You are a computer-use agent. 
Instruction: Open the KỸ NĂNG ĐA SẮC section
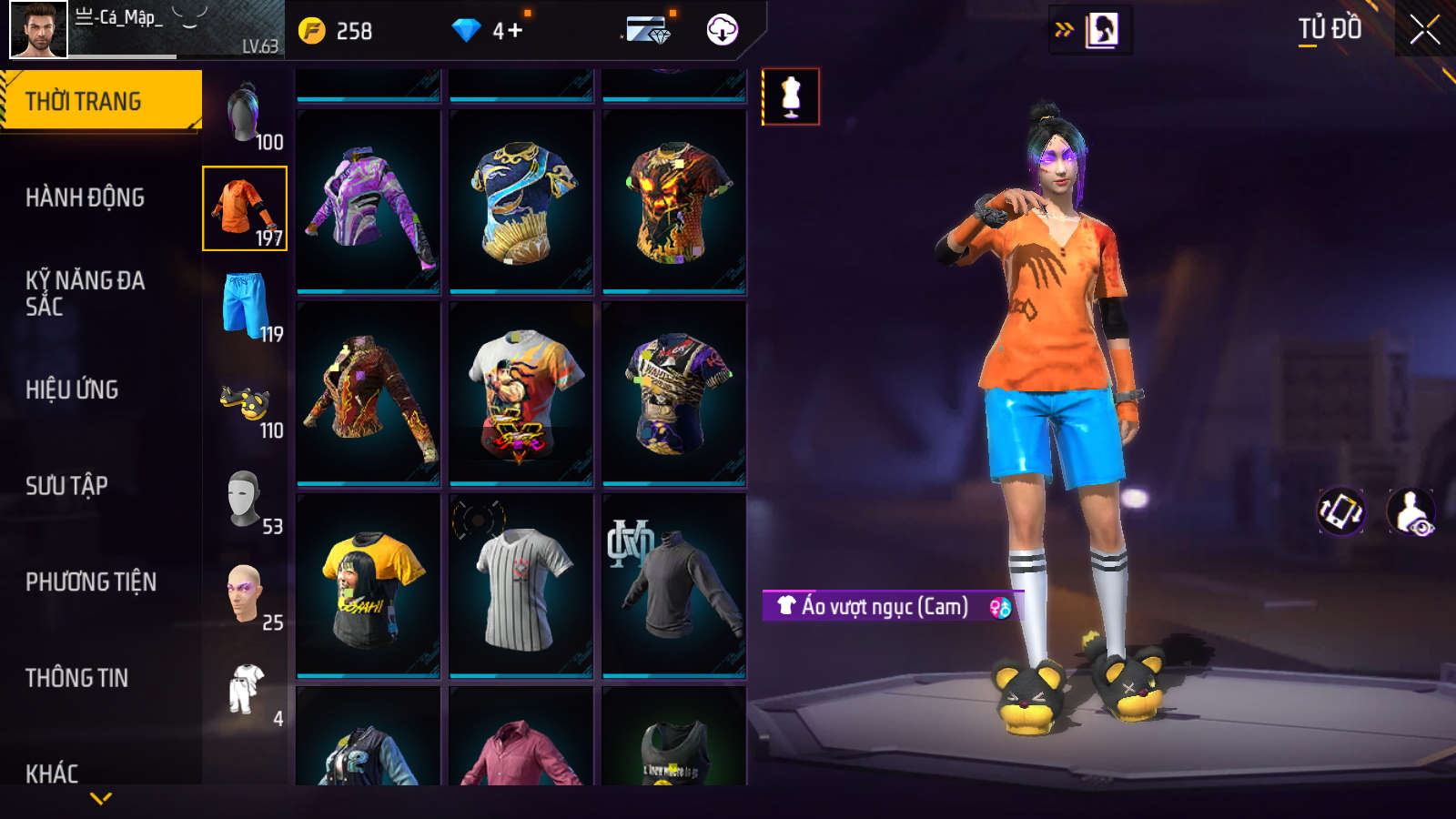point(85,293)
